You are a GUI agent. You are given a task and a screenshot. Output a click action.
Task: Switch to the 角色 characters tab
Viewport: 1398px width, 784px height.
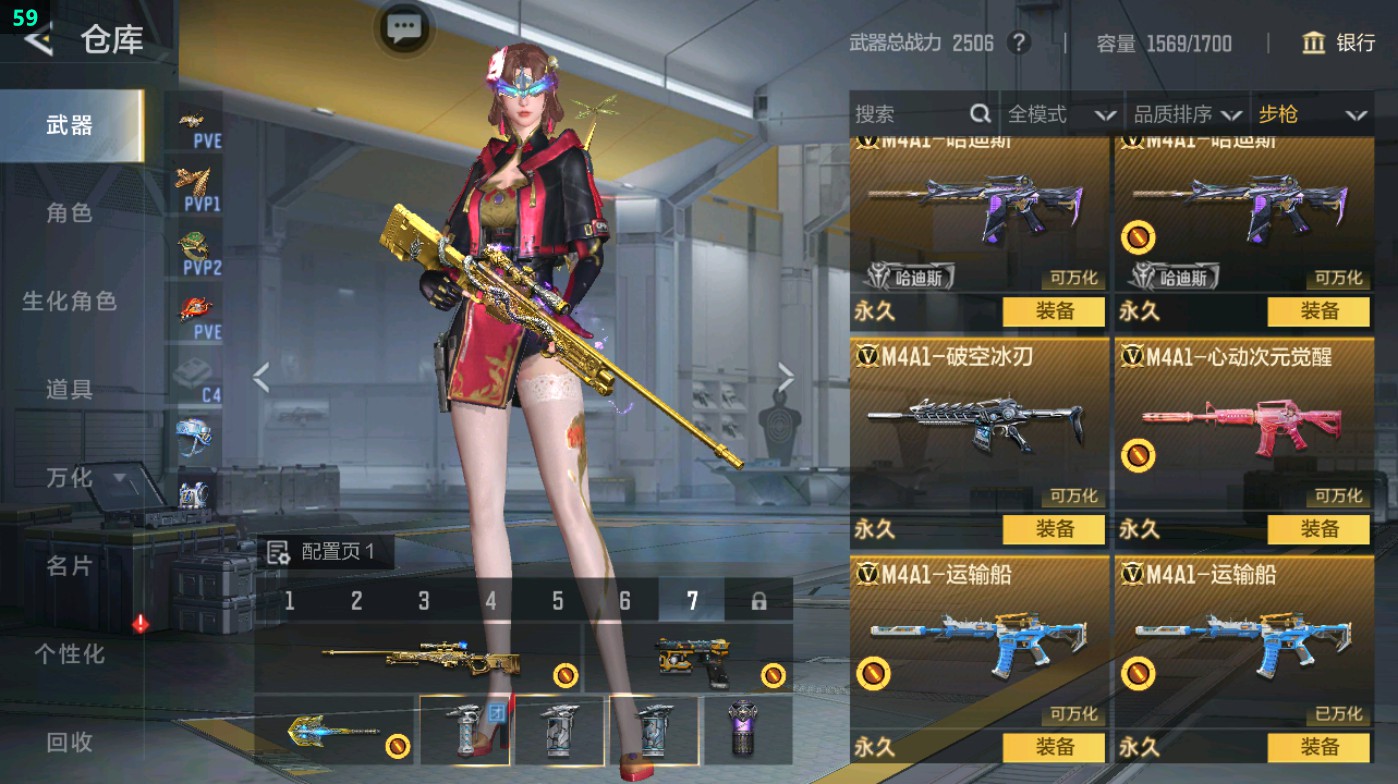68,214
